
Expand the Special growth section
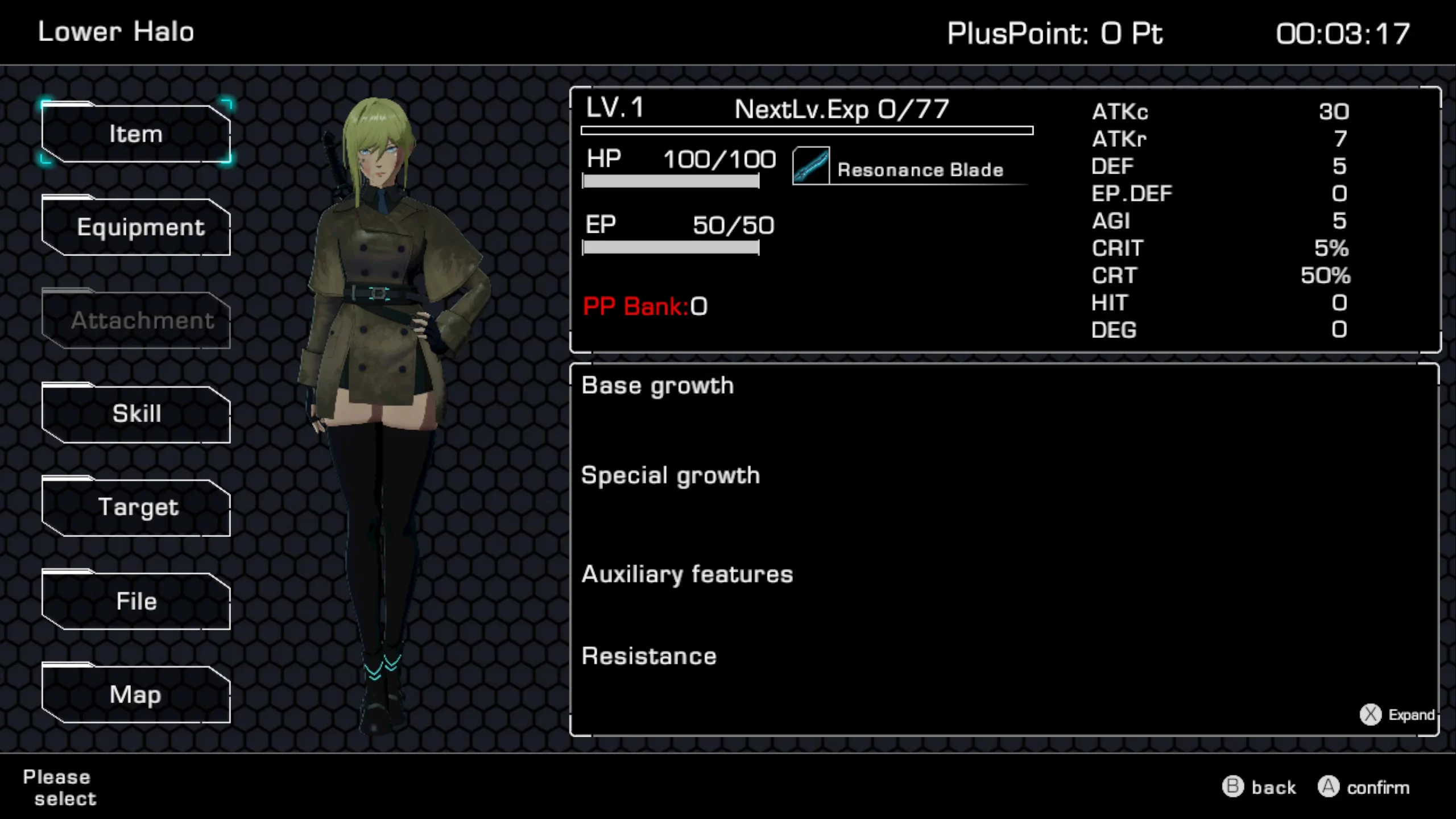(670, 475)
